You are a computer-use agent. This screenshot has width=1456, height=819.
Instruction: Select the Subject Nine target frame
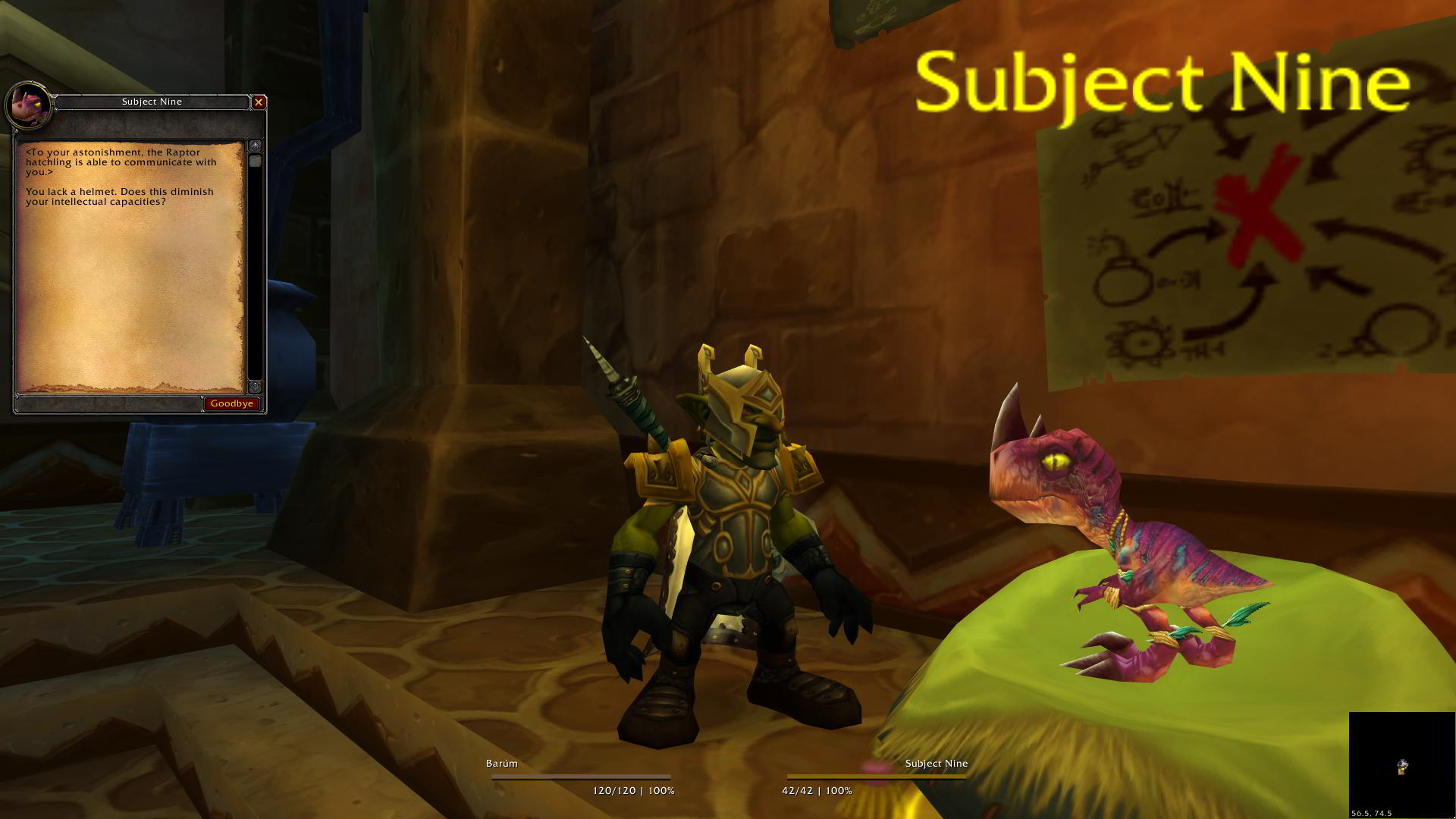point(876,777)
